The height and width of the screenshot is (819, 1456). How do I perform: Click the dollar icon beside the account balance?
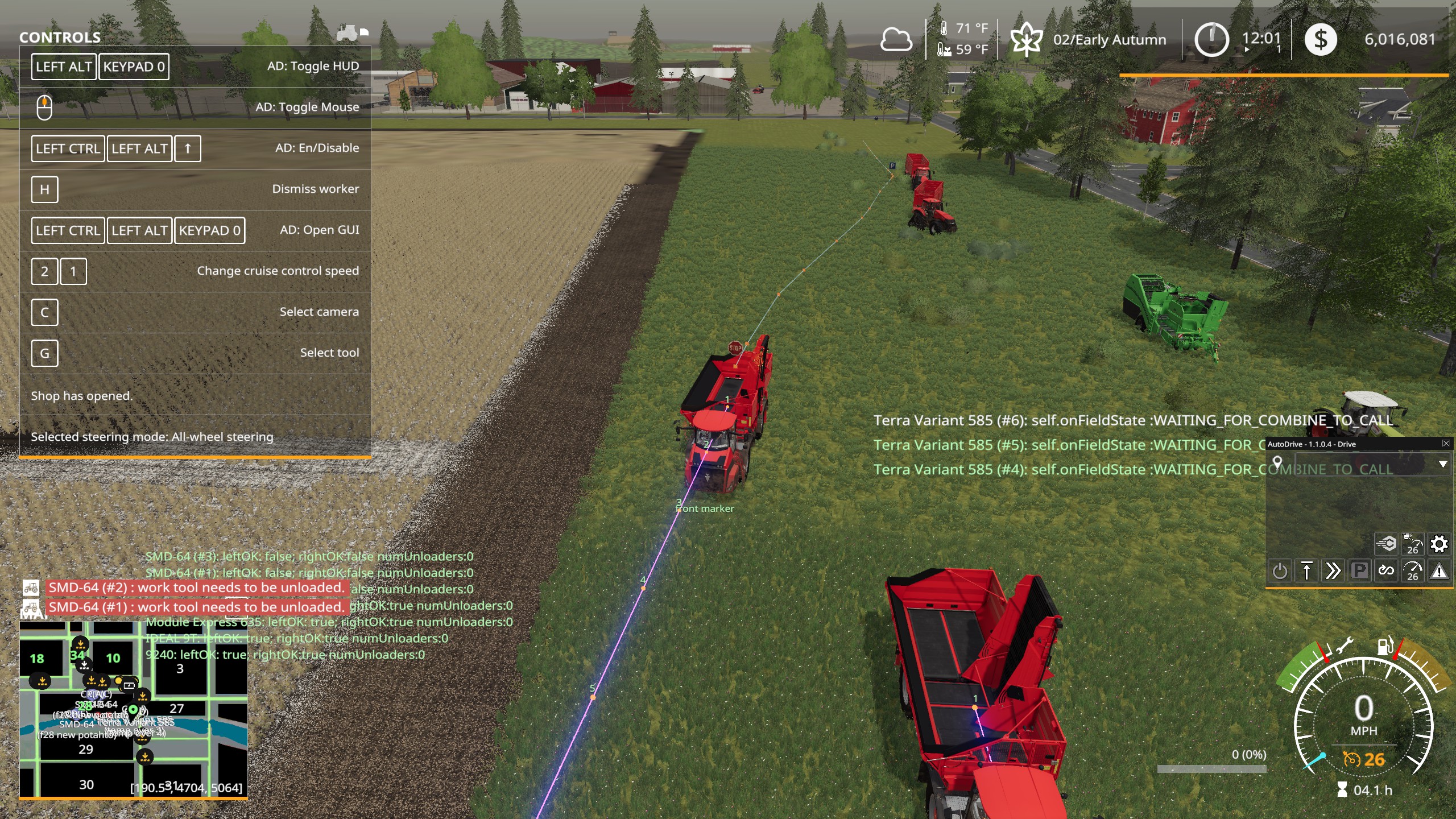[x=1322, y=39]
